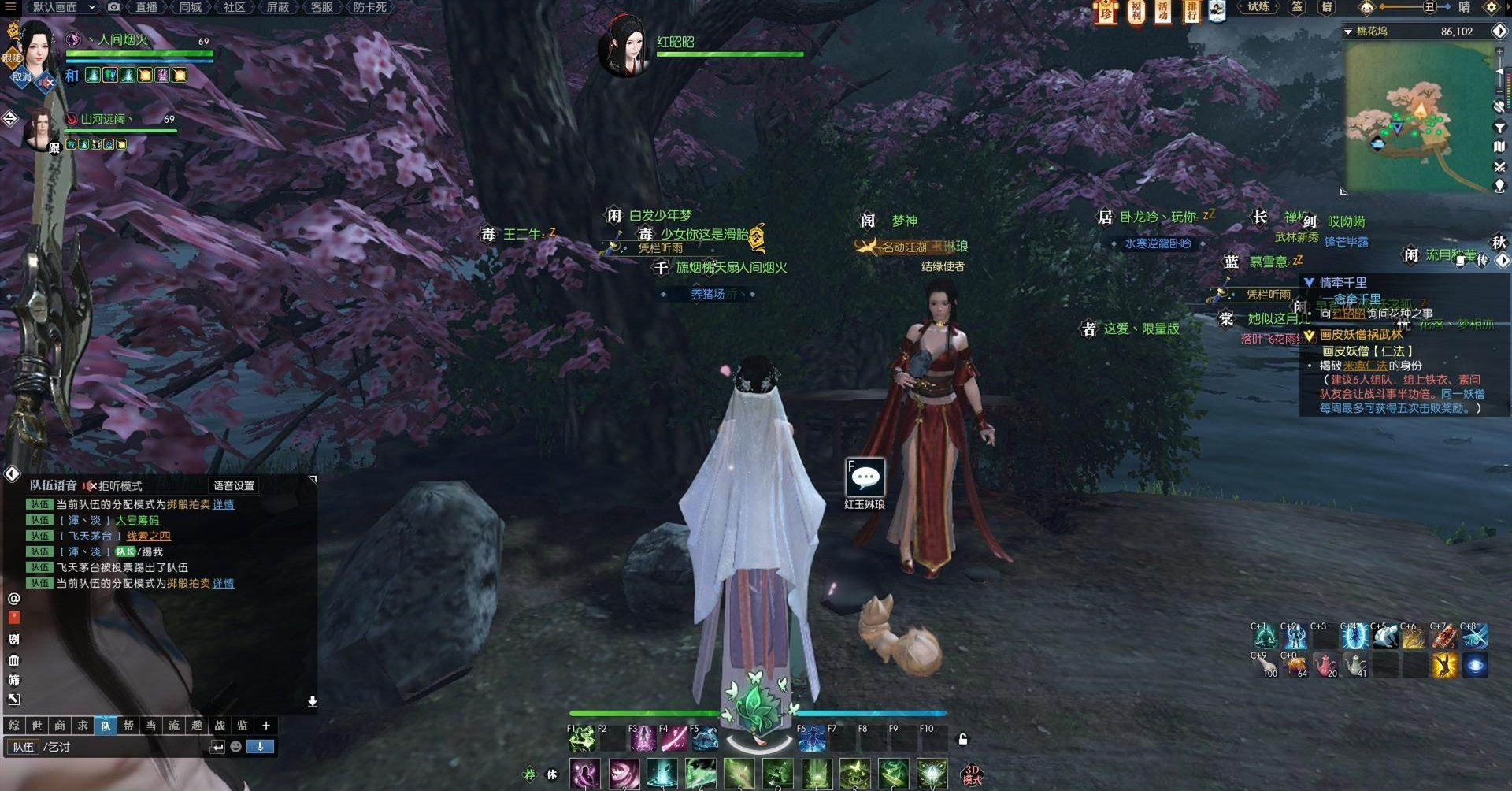Talk to 红玉琳琅 via speech bubble
The image size is (1512, 791).
pos(865,477)
